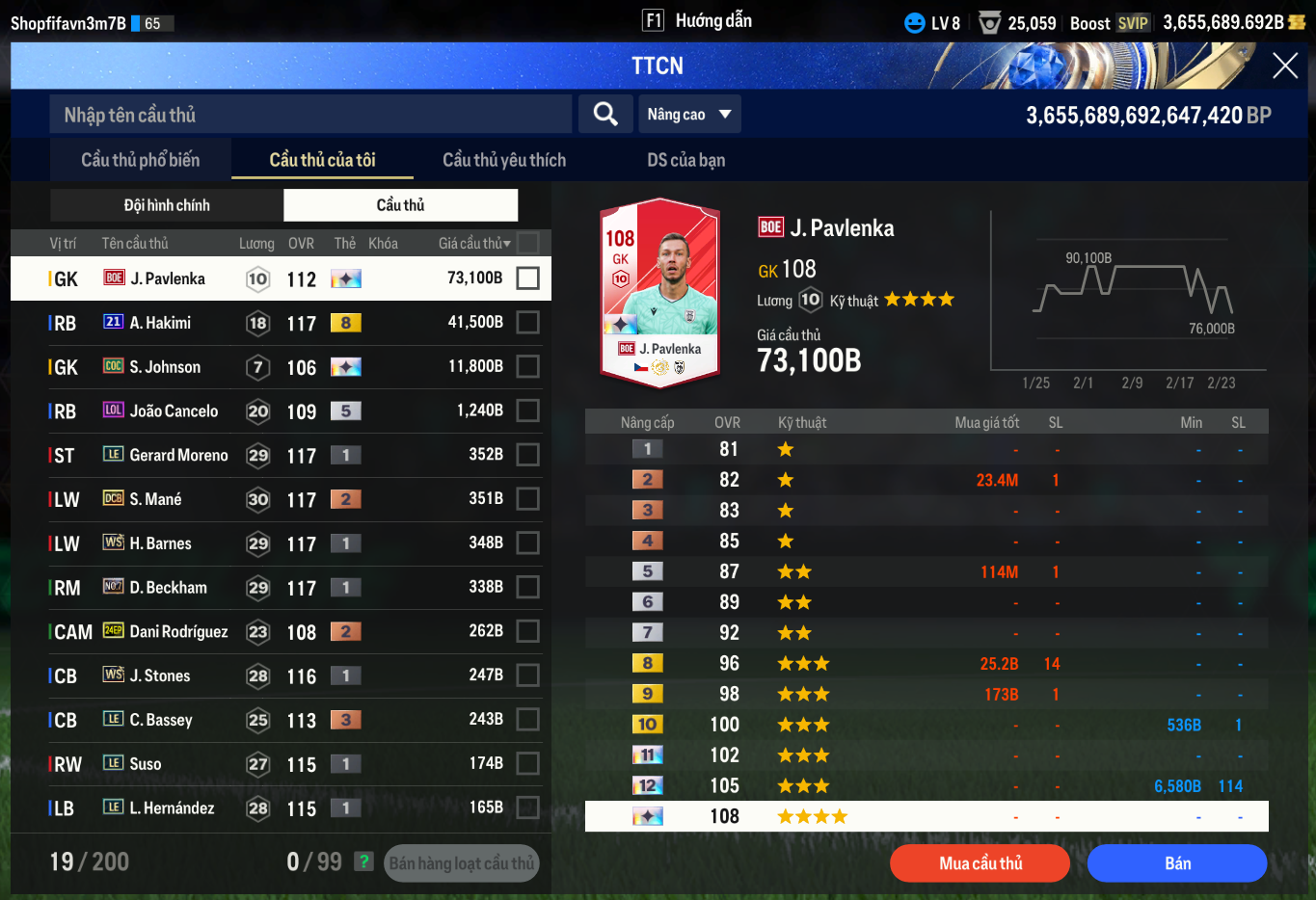Click the Mua cầu thủ button
1316x900 pixels.
click(x=980, y=863)
